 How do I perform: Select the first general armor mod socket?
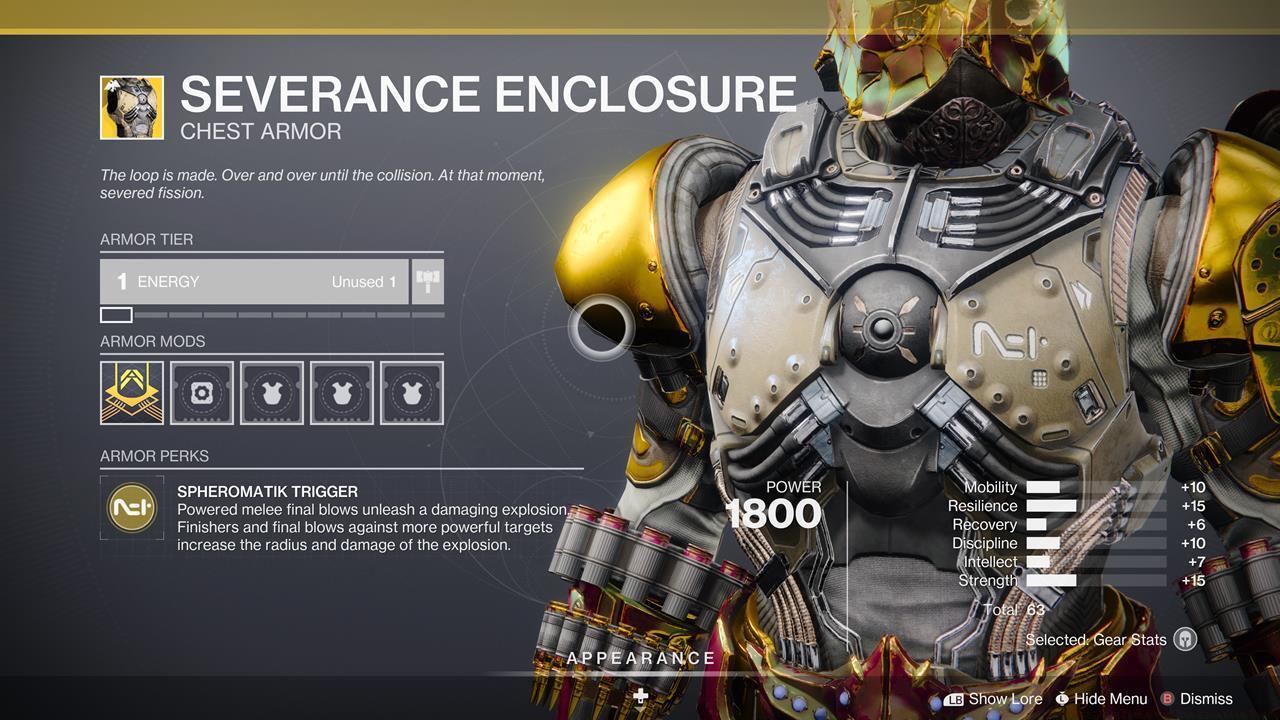click(x=271, y=393)
